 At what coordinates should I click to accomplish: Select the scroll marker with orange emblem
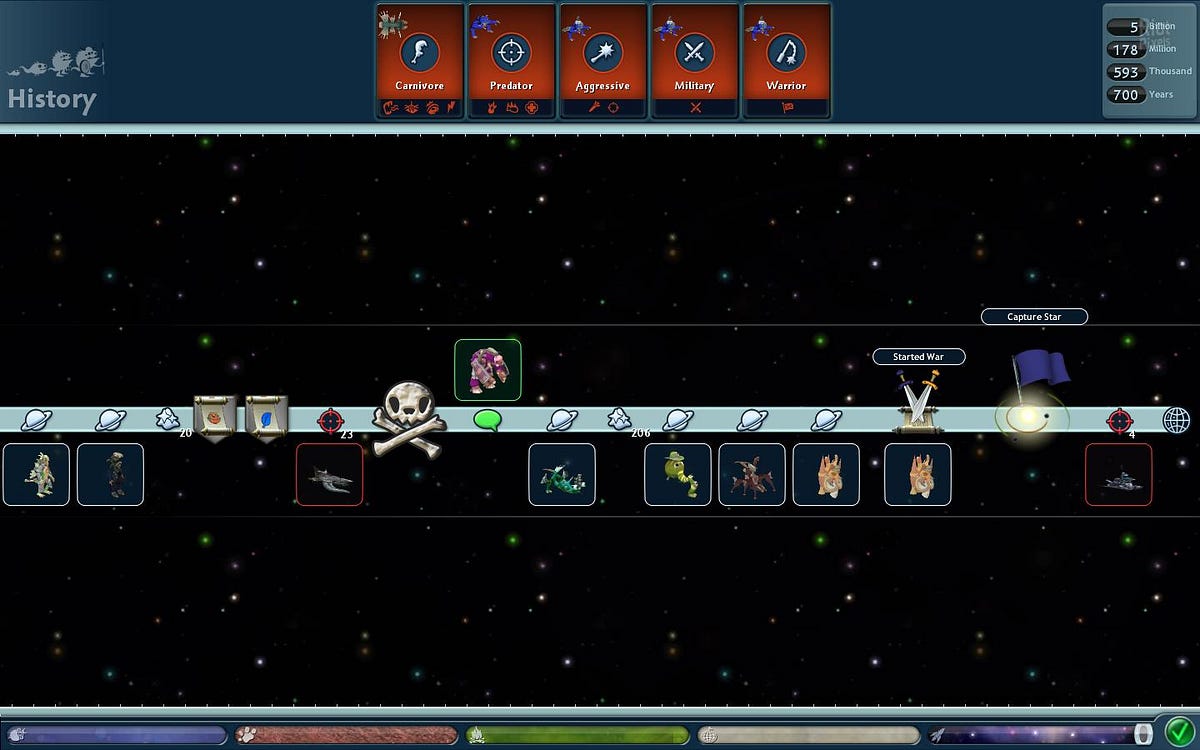click(213, 416)
